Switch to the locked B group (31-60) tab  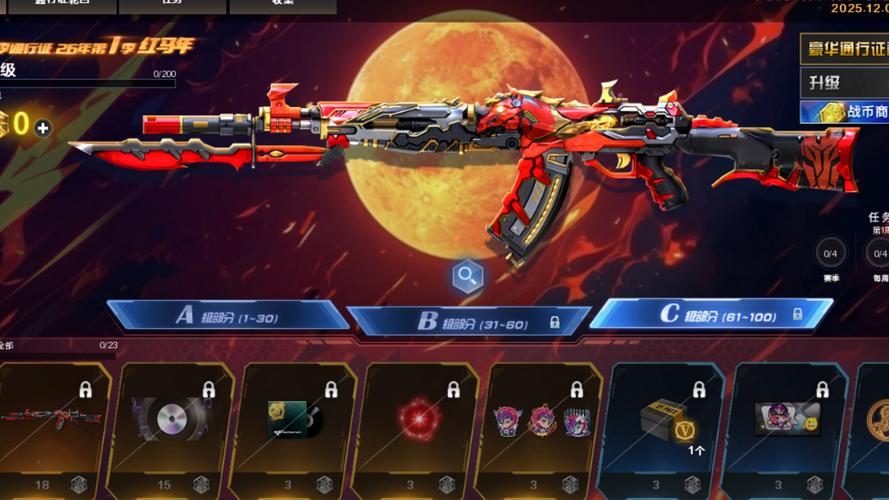(x=468, y=321)
